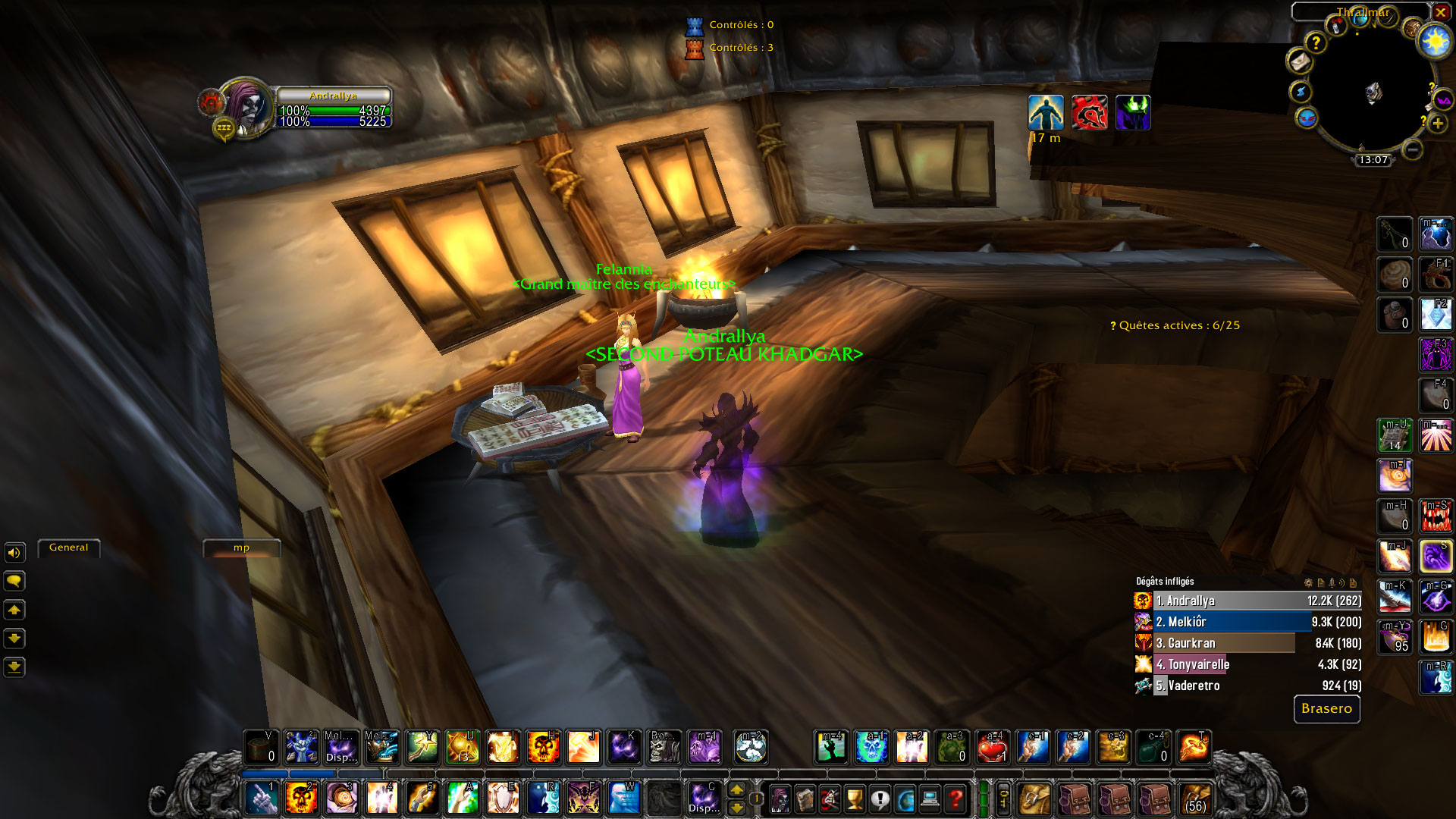Click the Brasero button

pos(1326,710)
